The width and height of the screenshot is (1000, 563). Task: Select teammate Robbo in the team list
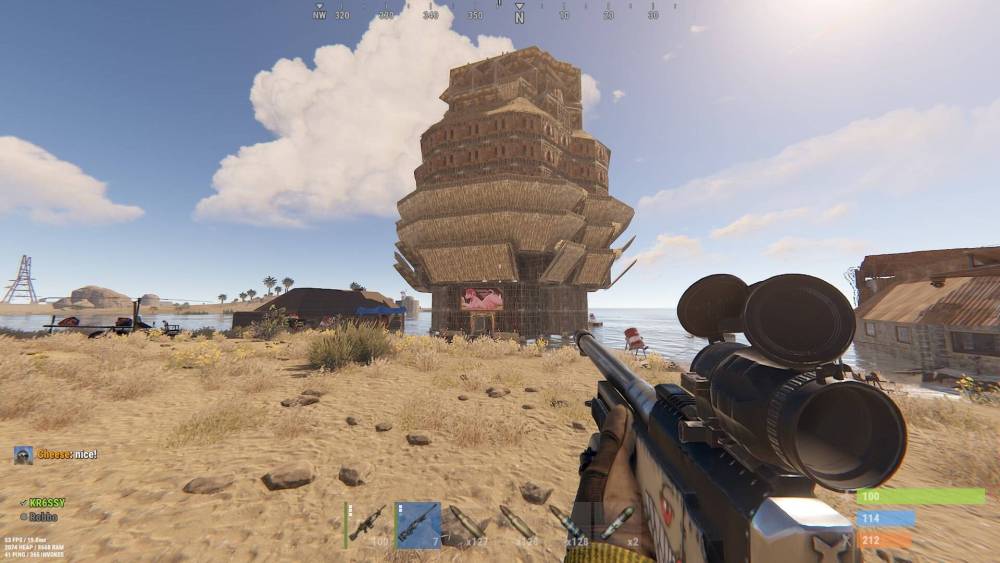pyautogui.click(x=41, y=517)
